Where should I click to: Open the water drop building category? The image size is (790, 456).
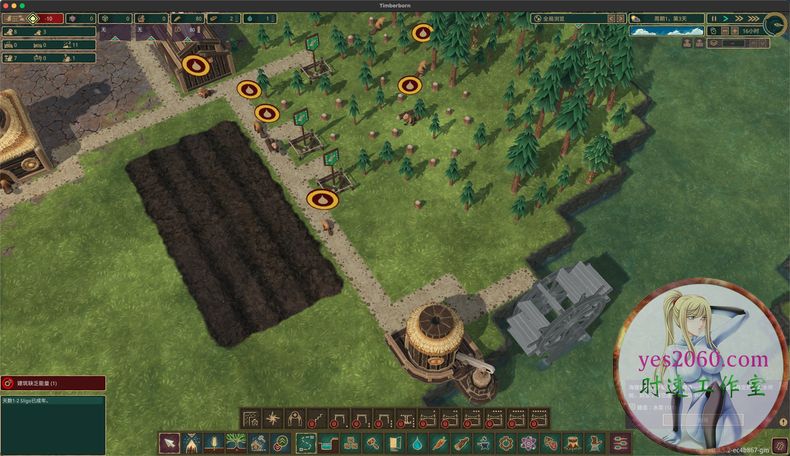[x=418, y=442]
